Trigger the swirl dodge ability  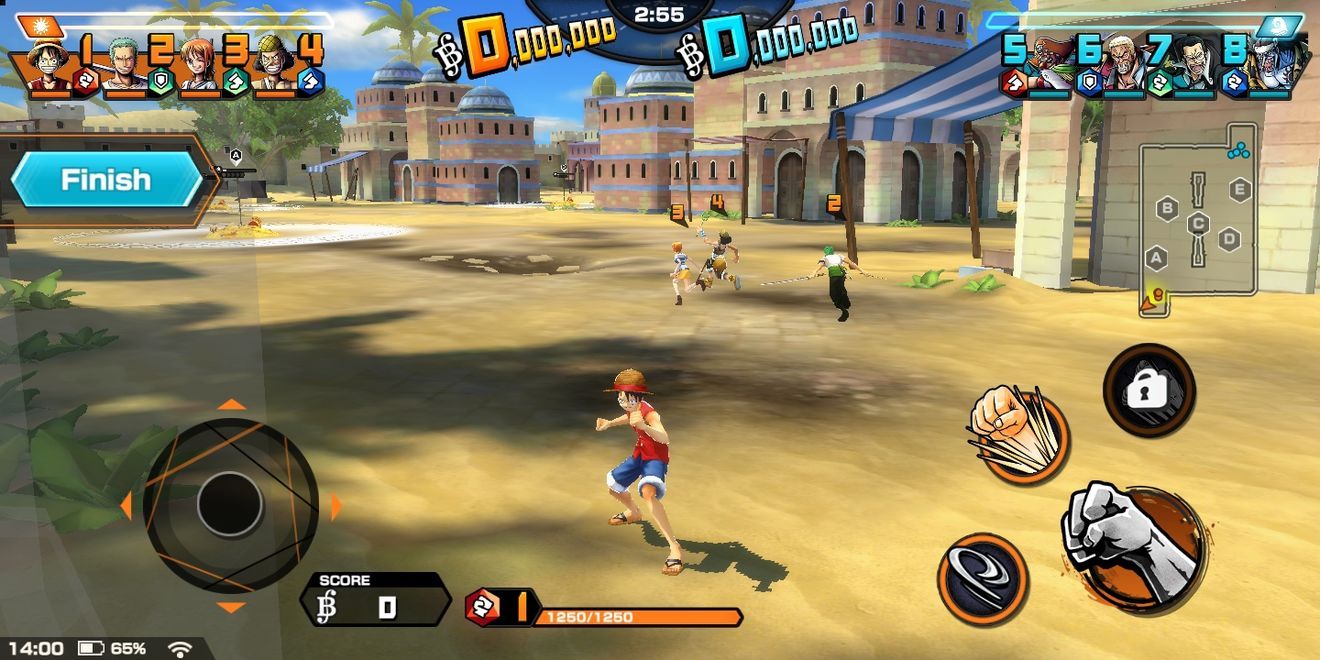point(982,579)
